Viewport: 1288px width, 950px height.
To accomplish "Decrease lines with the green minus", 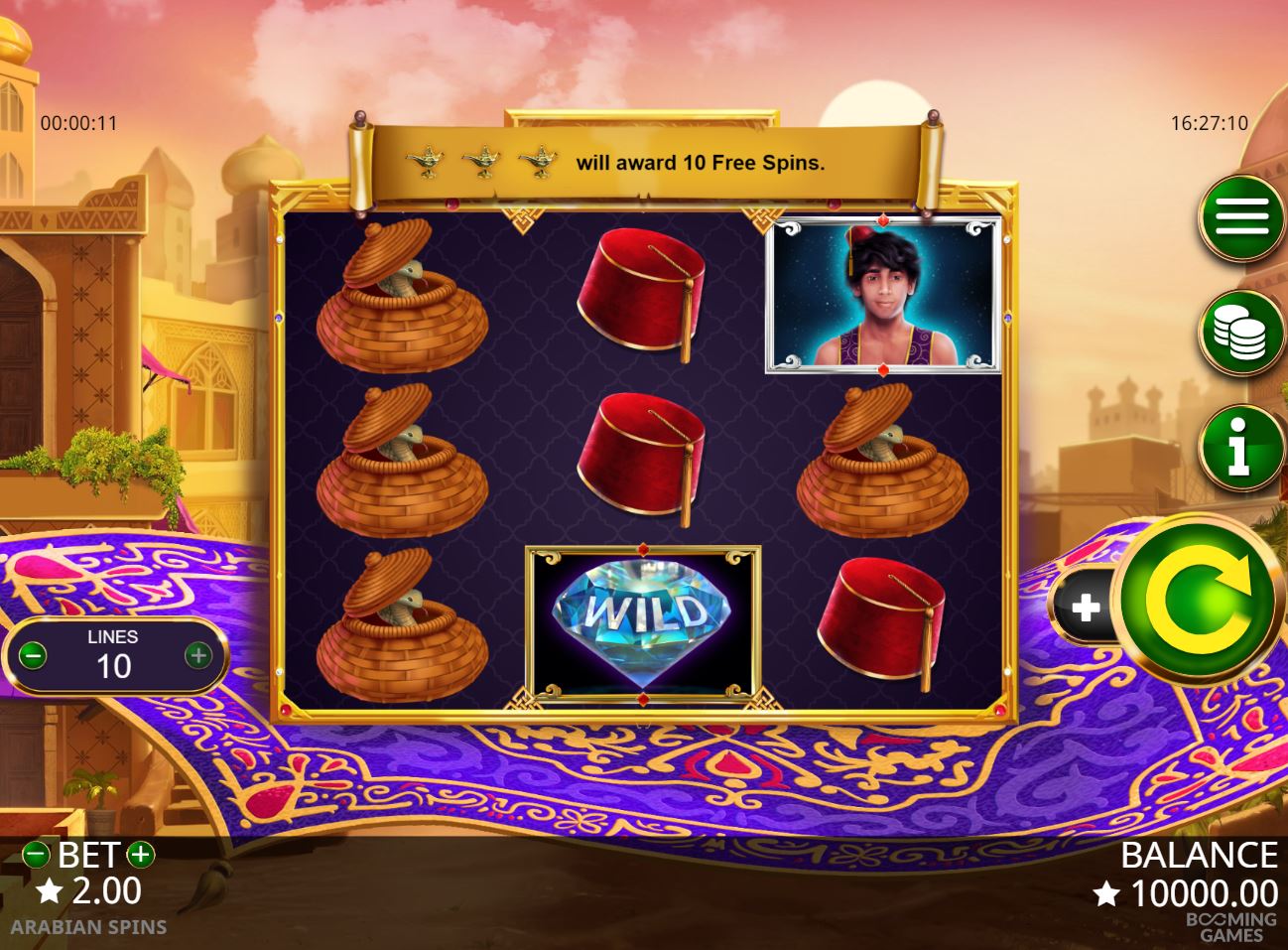I will tap(35, 656).
